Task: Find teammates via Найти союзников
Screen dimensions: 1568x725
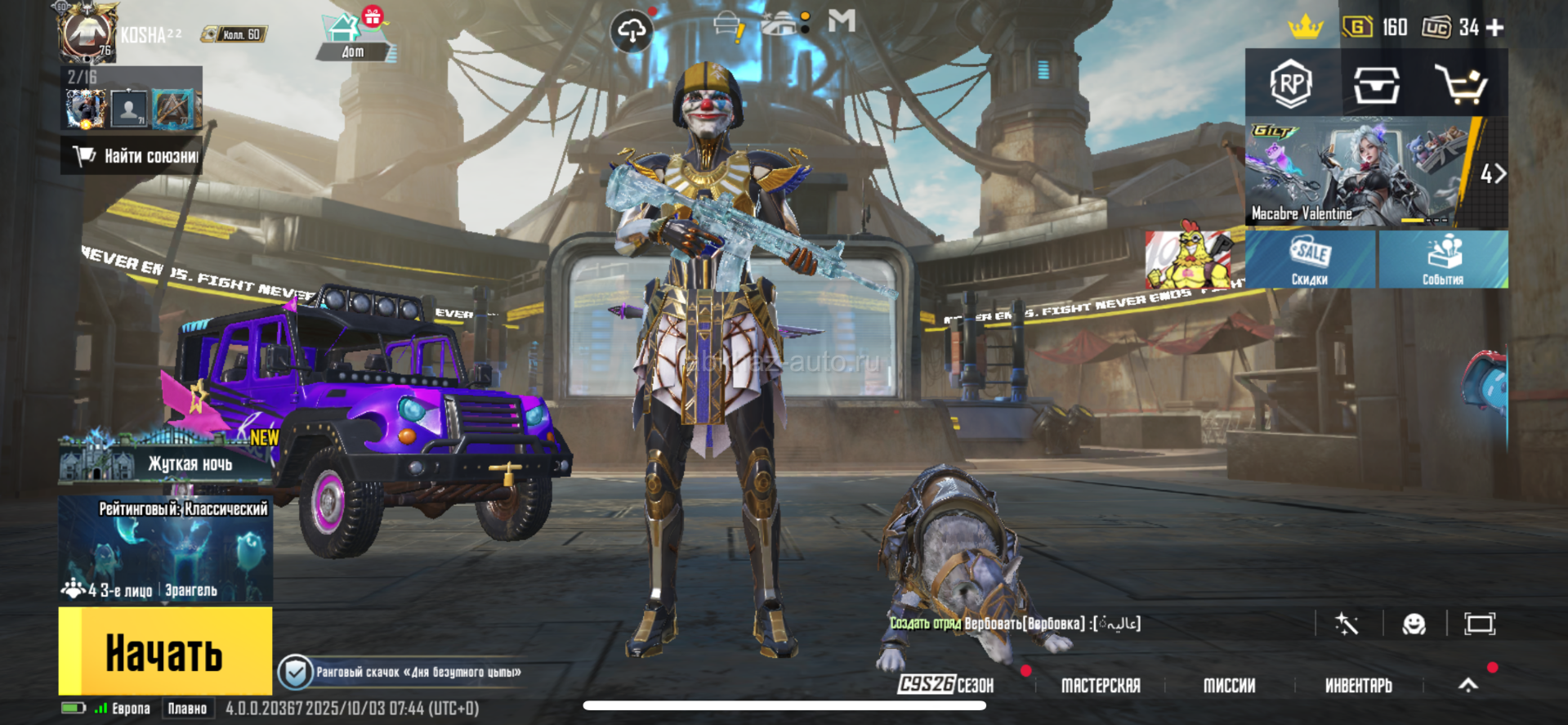Action: 132,156
